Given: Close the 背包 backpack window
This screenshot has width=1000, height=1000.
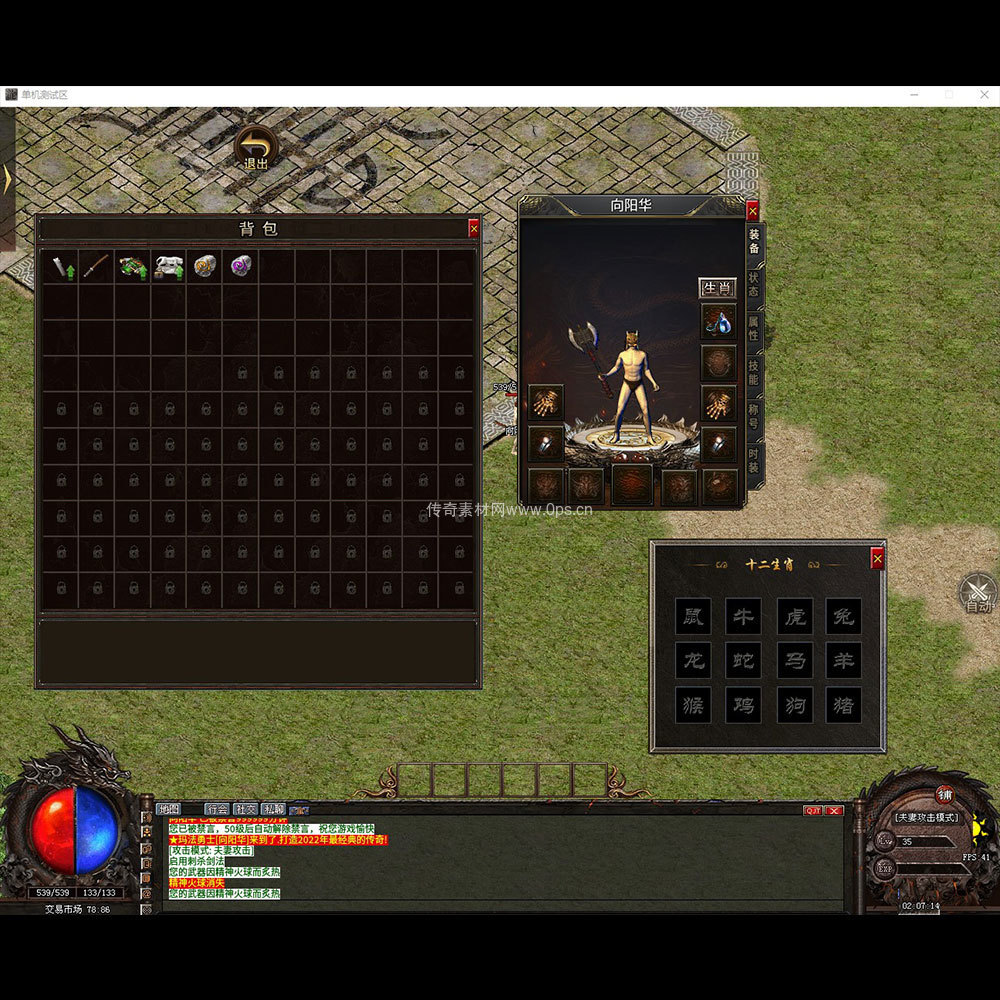Looking at the screenshot, I should (474, 229).
